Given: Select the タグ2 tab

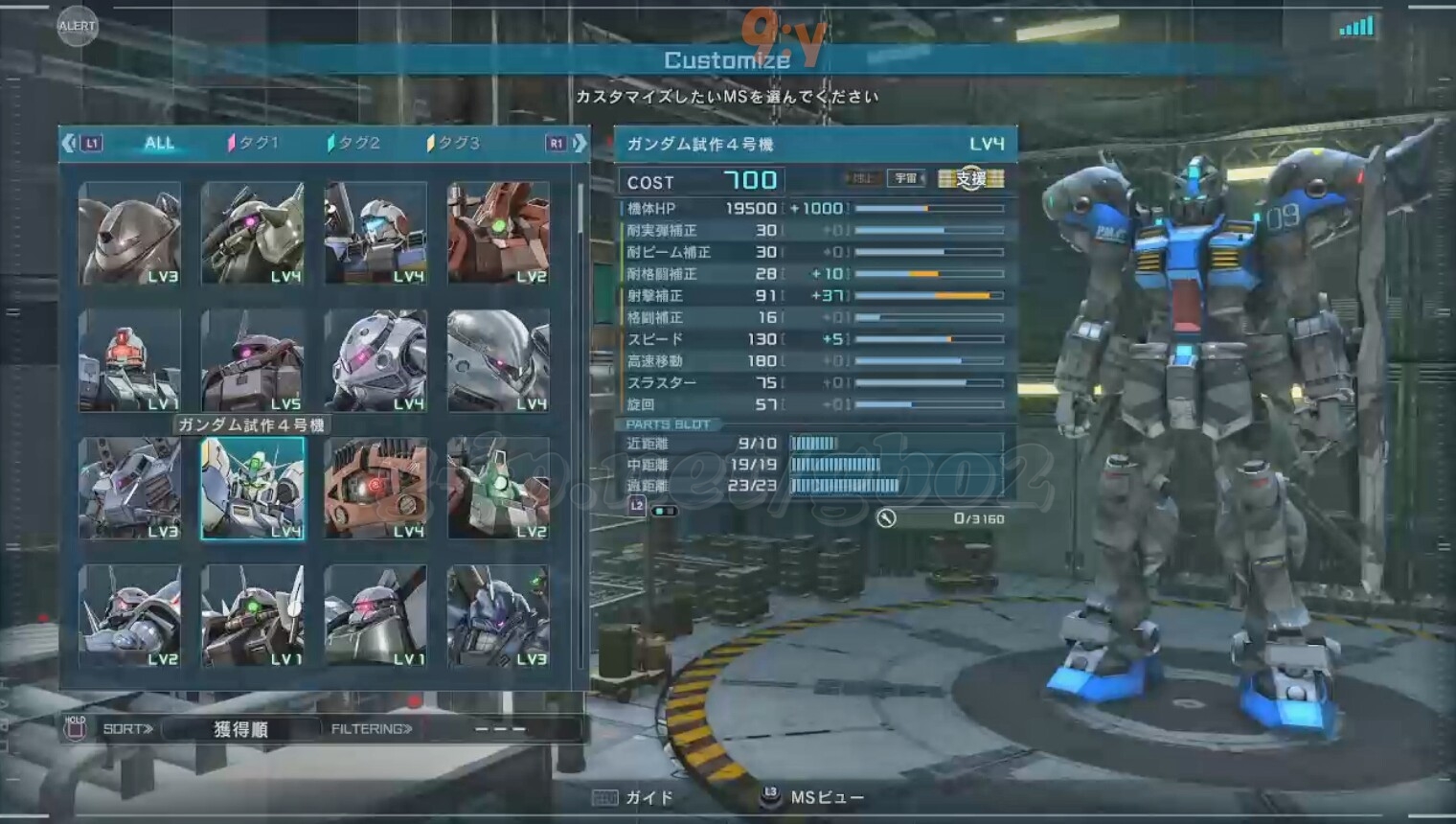Looking at the screenshot, I should [354, 143].
